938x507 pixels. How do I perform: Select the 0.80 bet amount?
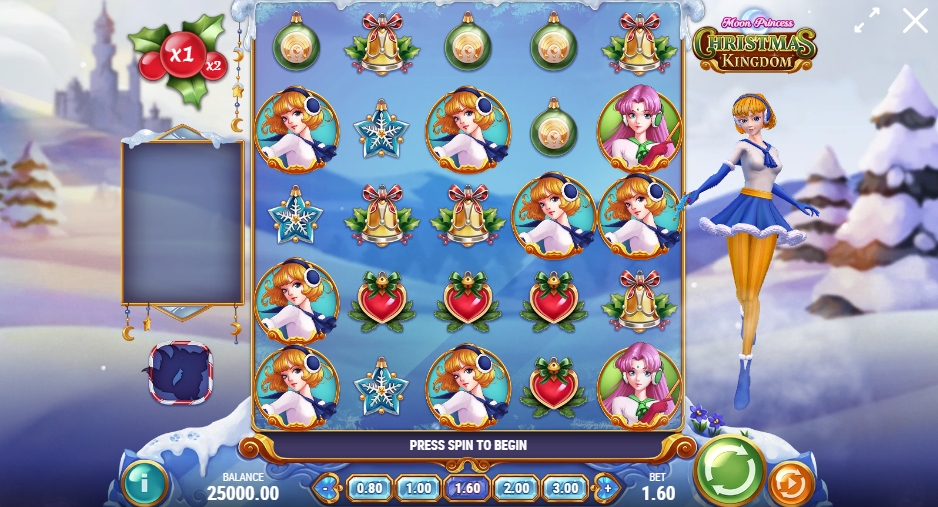369,489
